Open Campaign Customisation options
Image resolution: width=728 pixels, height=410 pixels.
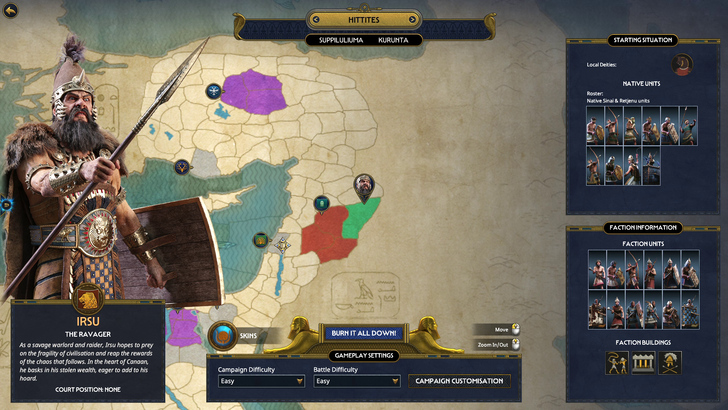click(459, 381)
